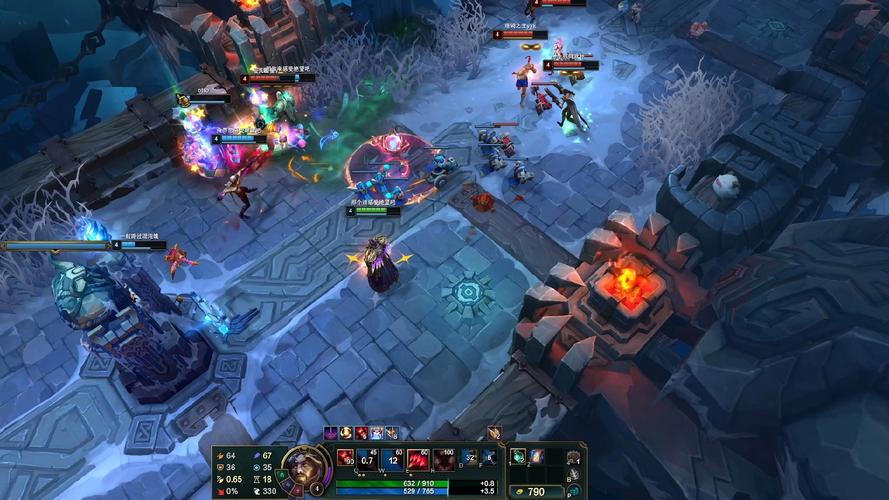Use the F summoner spell icon
Image resolution: width=889 pixels, height=500 pixels.
489,458
